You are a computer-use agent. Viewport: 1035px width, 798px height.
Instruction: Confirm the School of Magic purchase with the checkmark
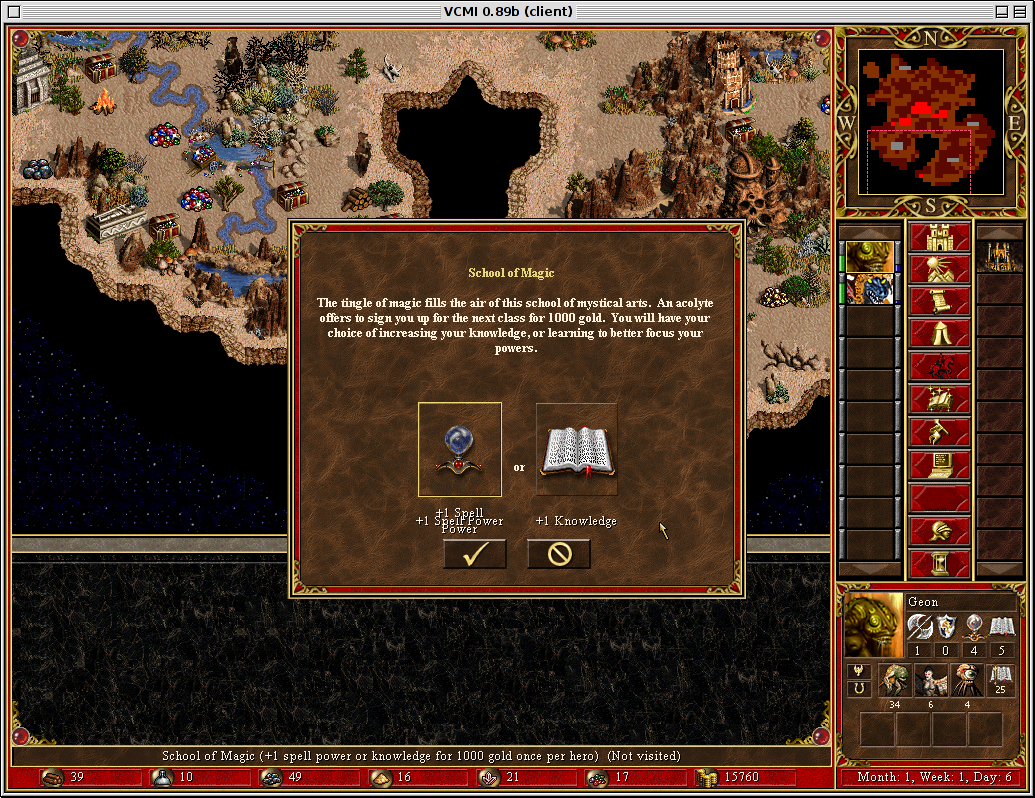pyautogui.click(x=474, y=554)
